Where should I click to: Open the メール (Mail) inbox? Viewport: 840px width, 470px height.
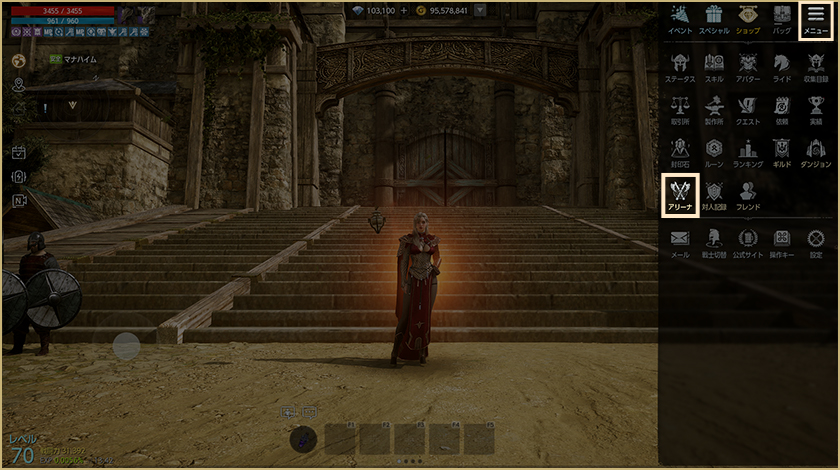coord(680,242)
